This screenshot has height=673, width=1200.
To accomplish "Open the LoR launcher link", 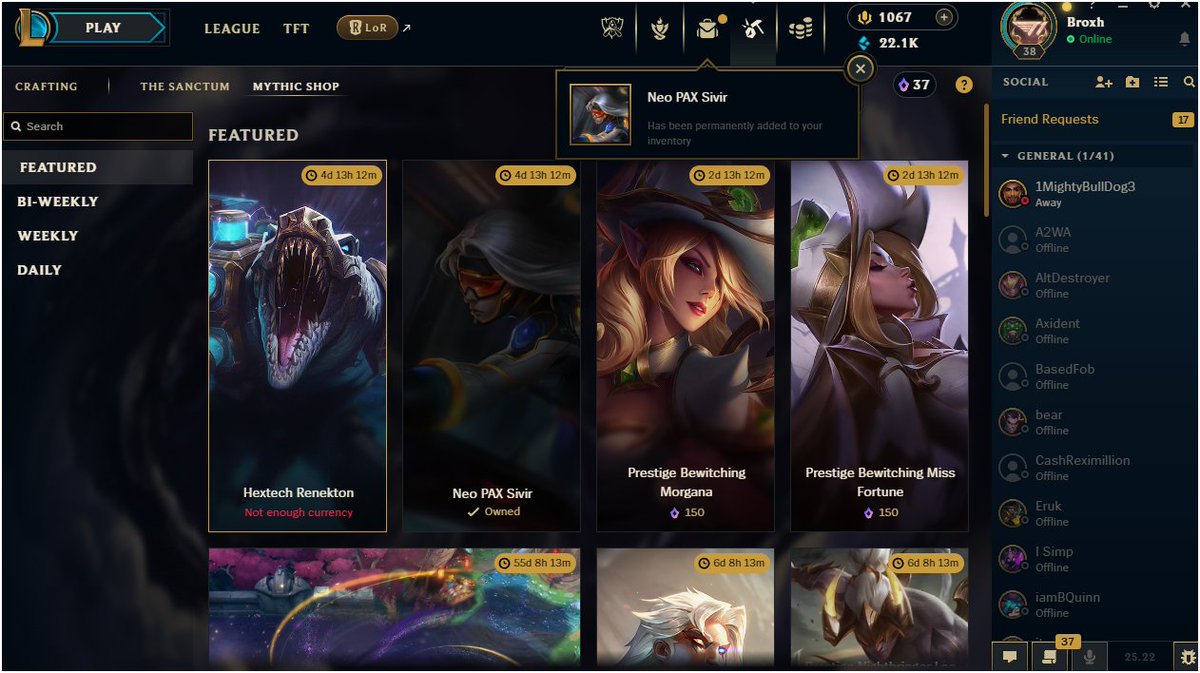I will tap(369, 28).
